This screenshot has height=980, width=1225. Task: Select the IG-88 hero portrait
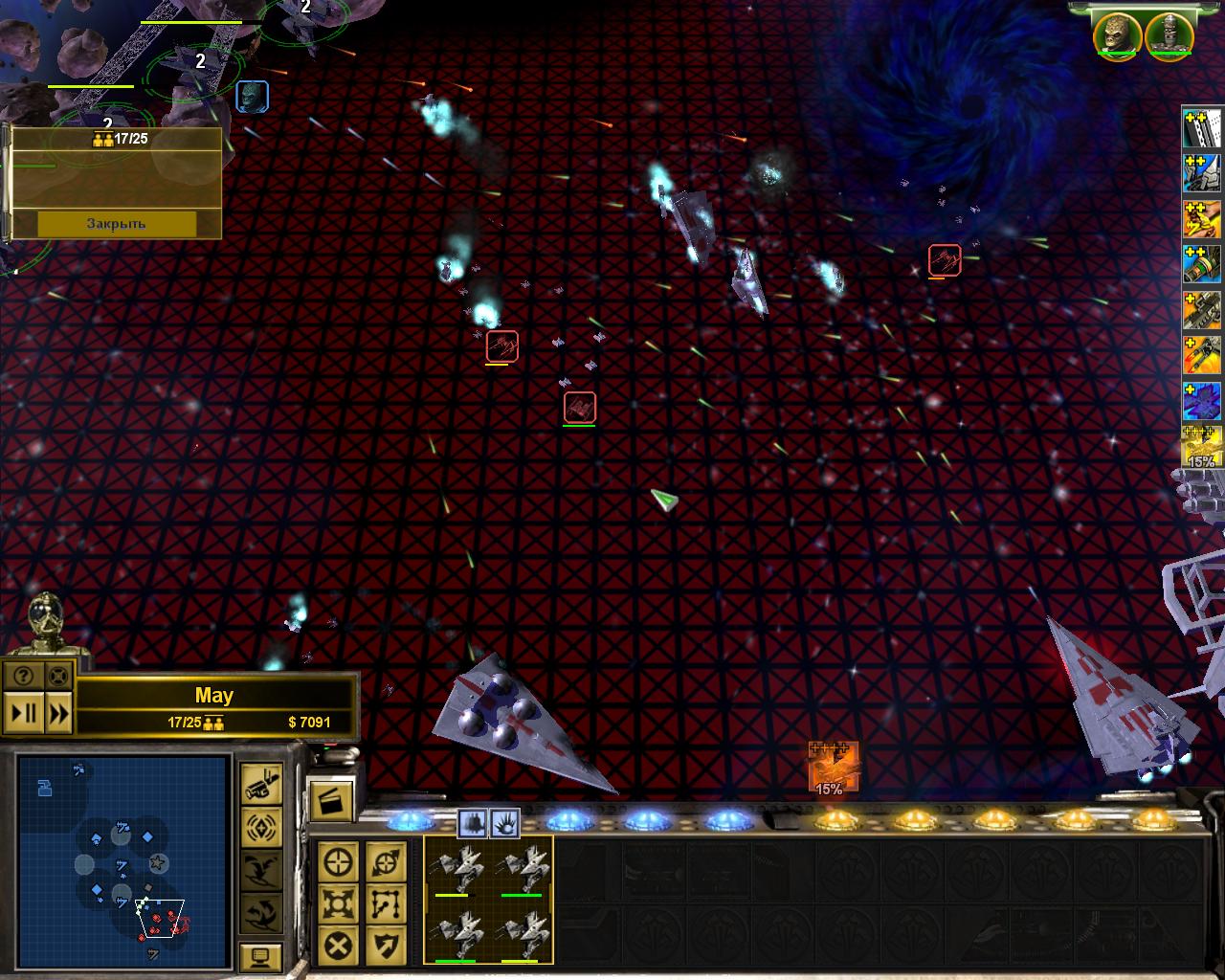1169,34
